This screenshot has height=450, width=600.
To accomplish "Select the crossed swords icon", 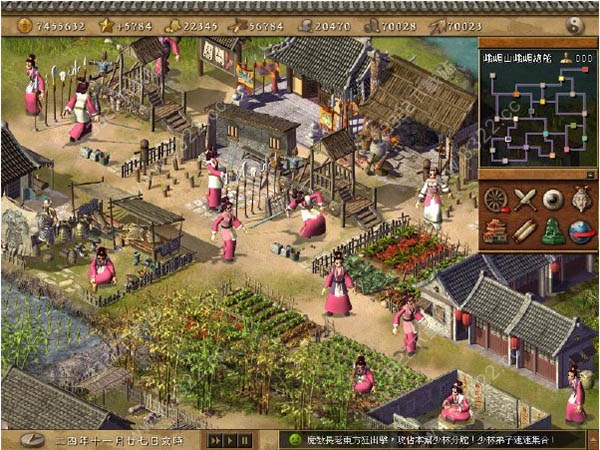I will (x=526, y=200).
